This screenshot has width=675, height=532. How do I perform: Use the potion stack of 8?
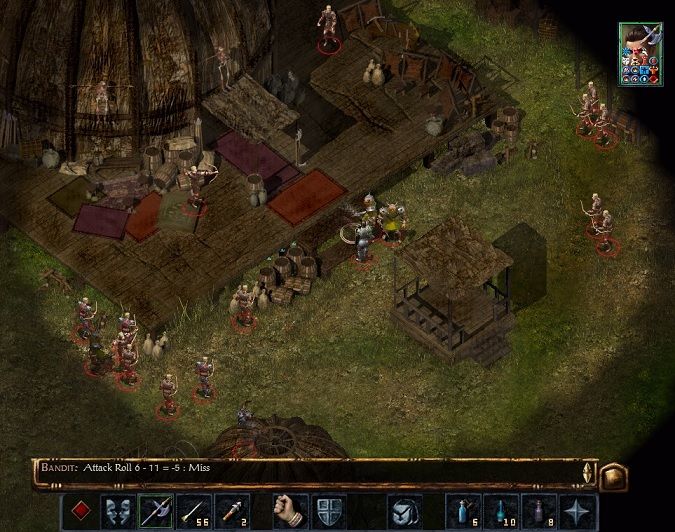click(x=539, y=511)
